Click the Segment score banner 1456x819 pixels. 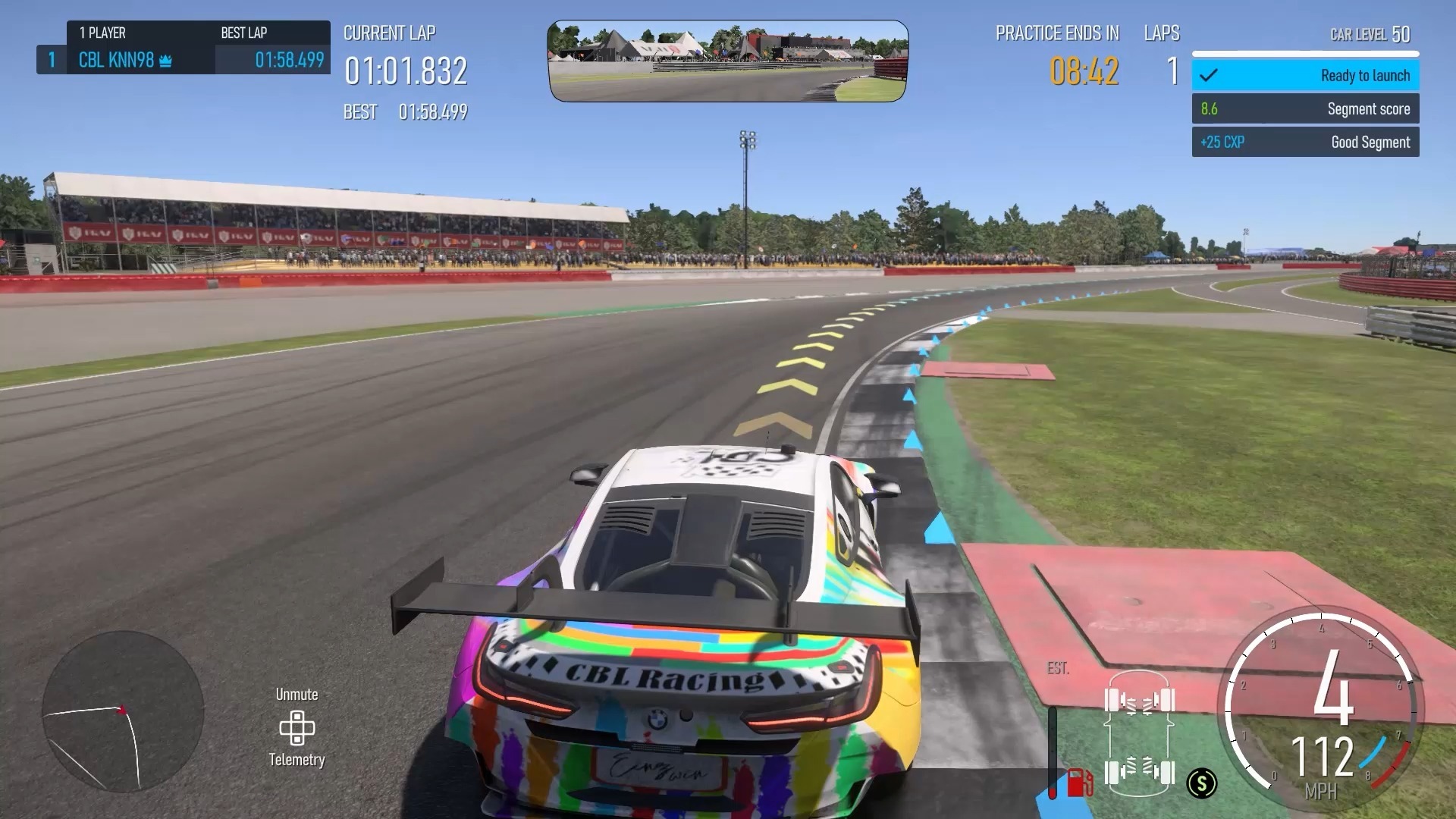[1305, 109]
